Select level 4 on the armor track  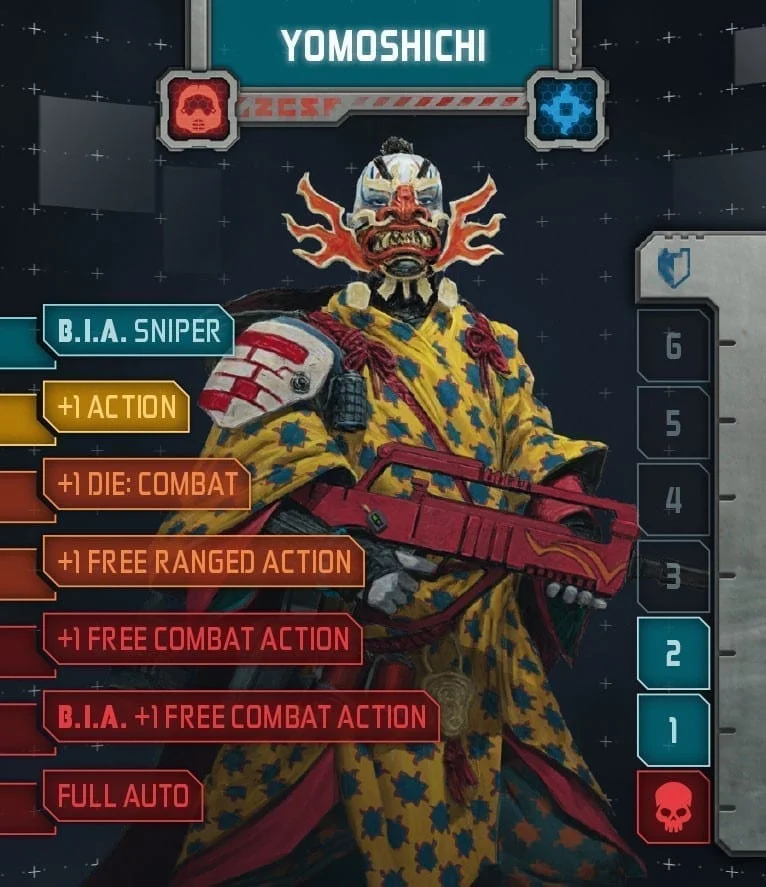point(673,500)
